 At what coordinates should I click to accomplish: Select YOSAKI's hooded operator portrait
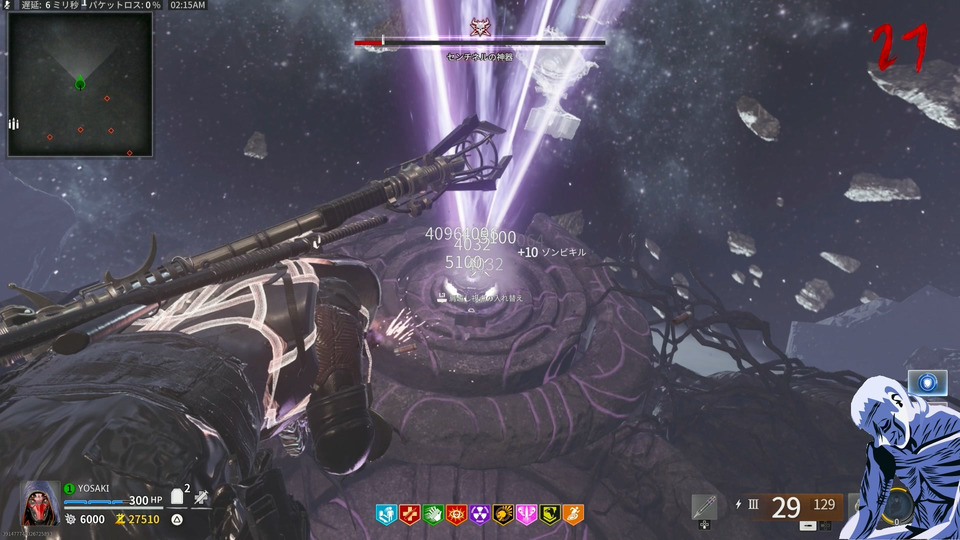[x=40, y=504]
